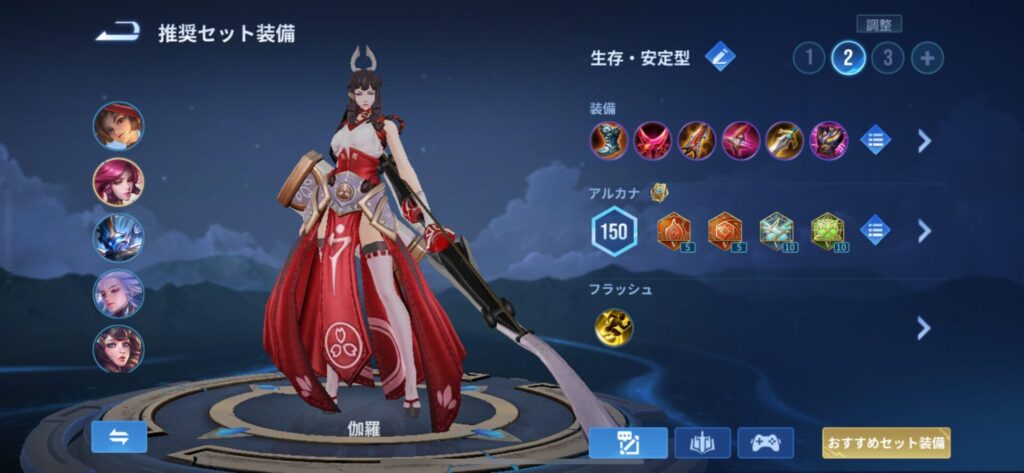Add a new build preset with plus
Image resolution: width=1024 pixels, height=473 pixels.
927,58
